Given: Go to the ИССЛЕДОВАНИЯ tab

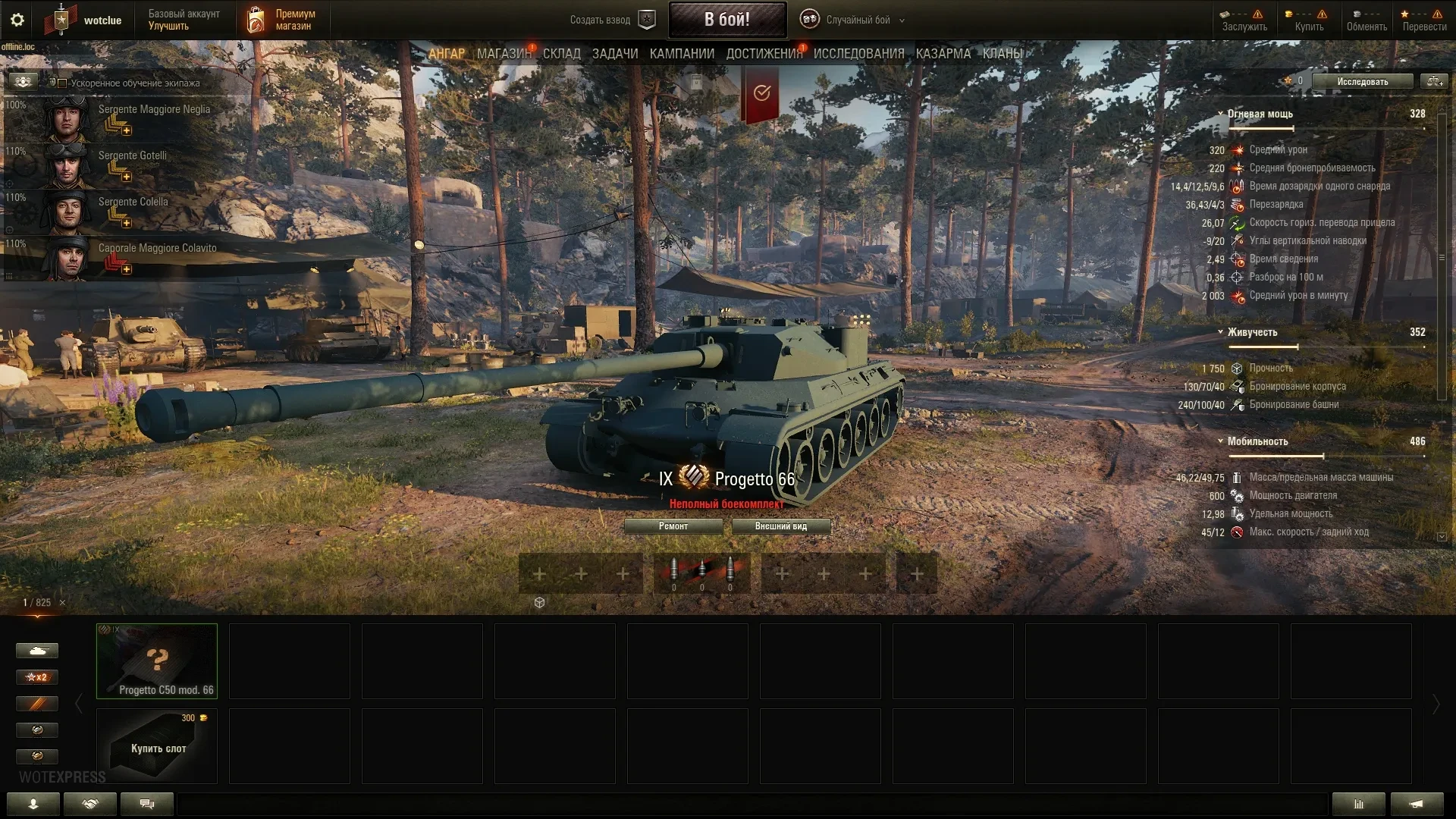Looking at the screenshot, I should pos(858,54).
